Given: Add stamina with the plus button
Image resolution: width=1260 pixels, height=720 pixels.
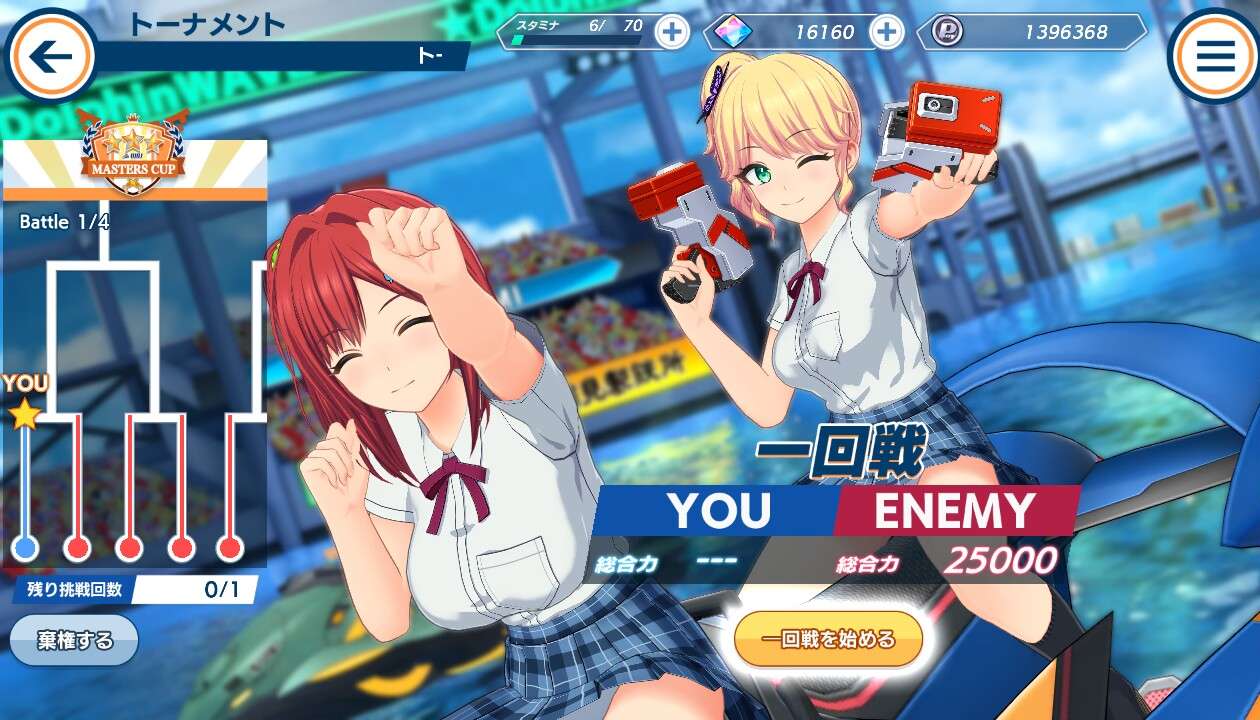Looking at the screenshot, I should coord(672,32).
